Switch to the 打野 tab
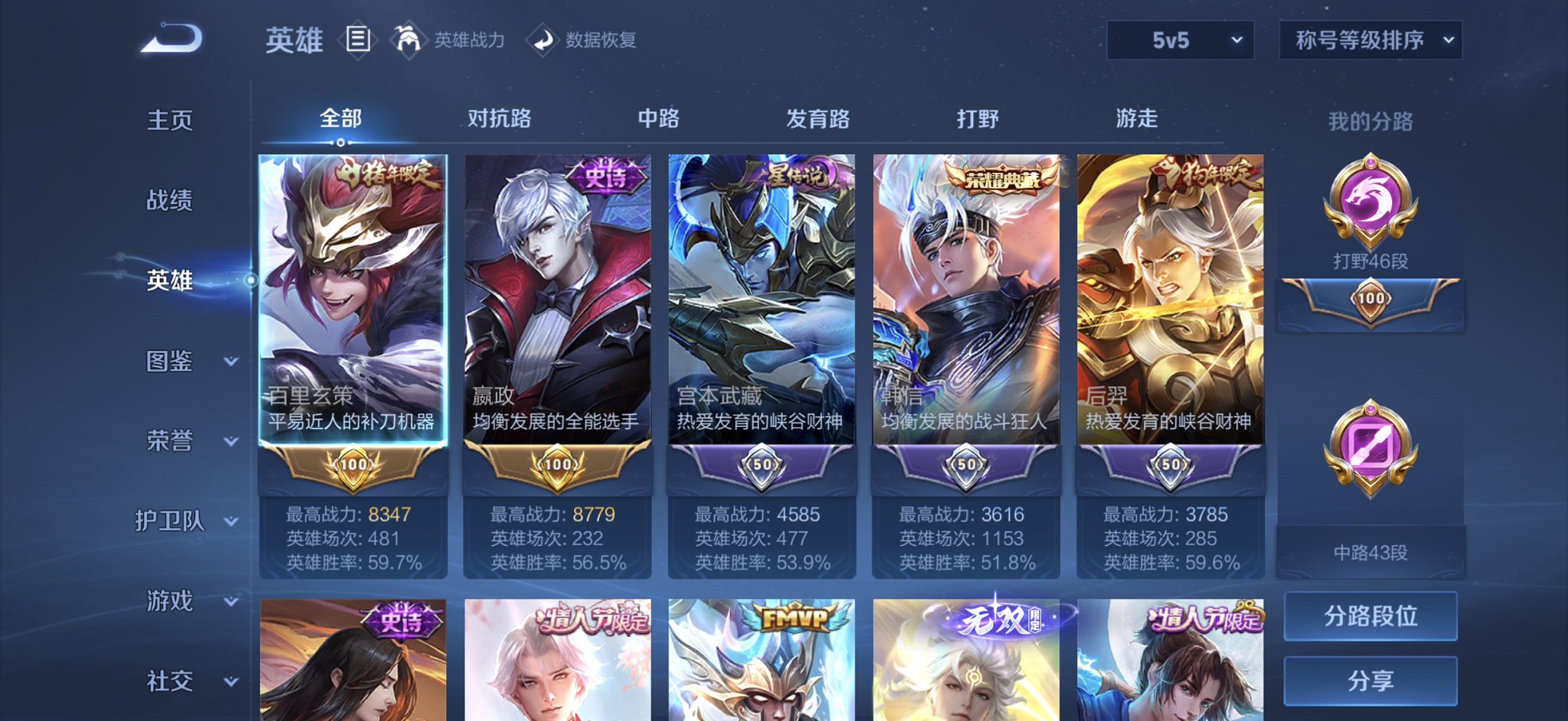Screen dimensions: 1568x721 (x=979, y=120)
